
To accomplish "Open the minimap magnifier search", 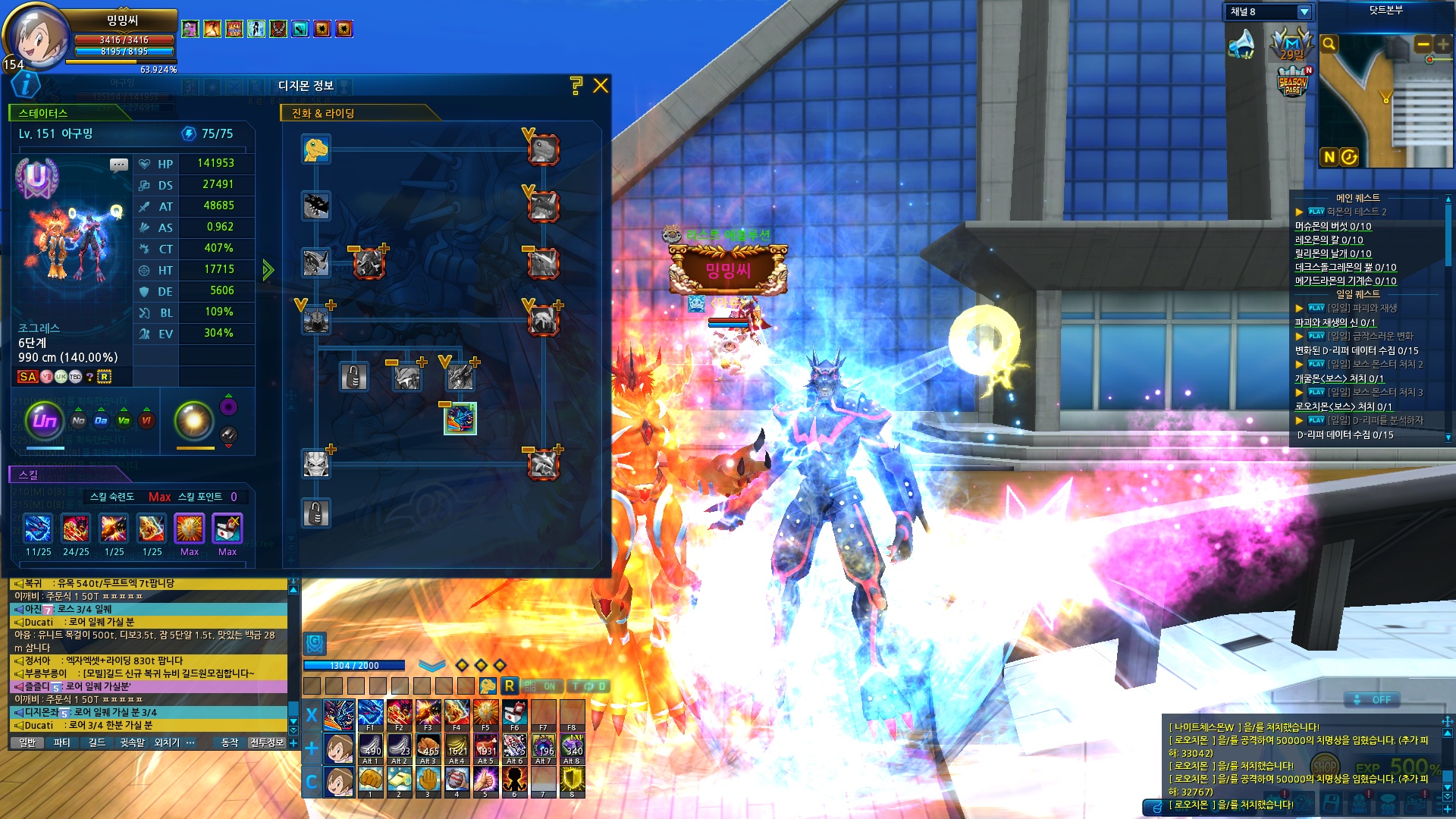I will [x=1329, y=44].
